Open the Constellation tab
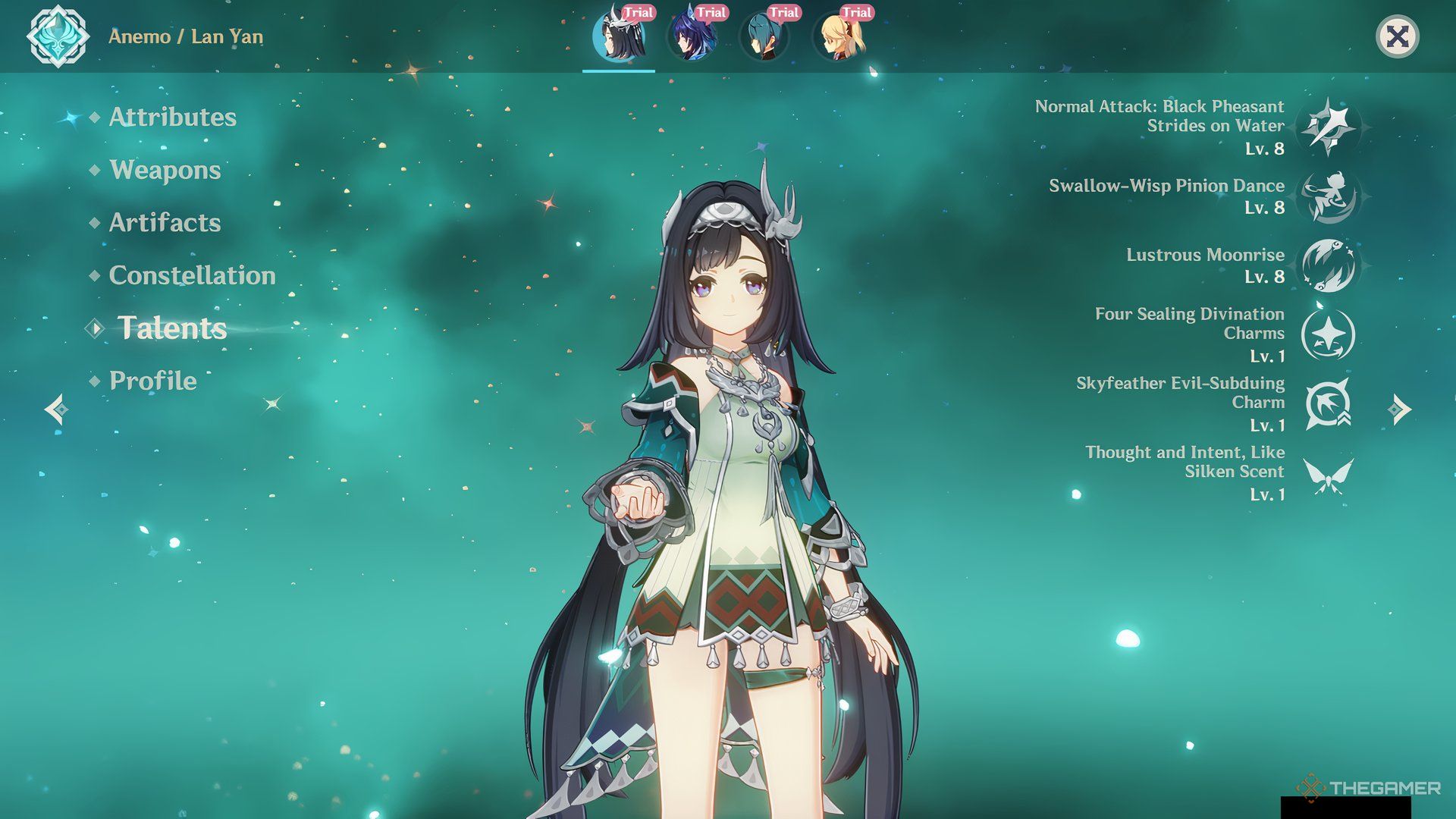The height and width of the screenshot is (819, 1456). 193,276
